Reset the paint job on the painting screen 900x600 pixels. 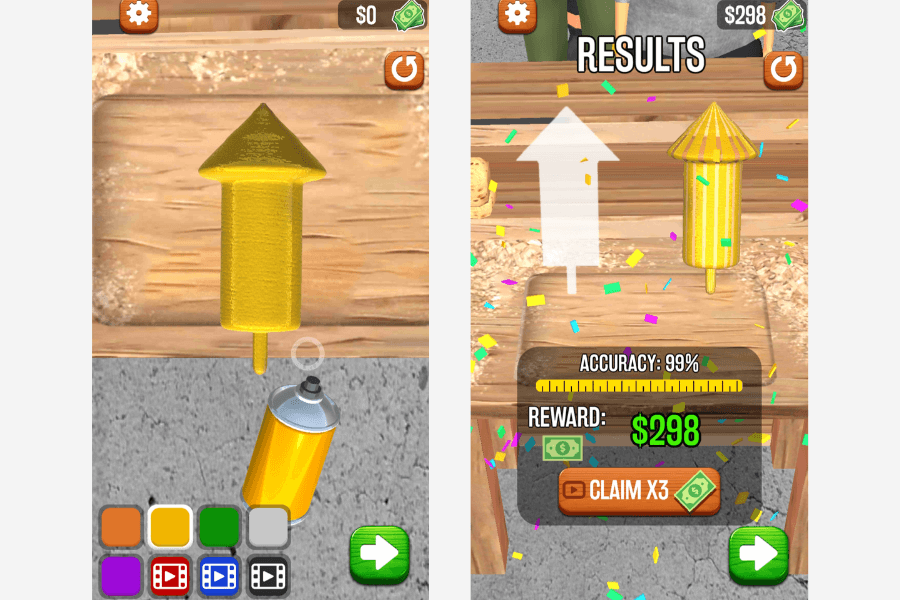[404, 71]
